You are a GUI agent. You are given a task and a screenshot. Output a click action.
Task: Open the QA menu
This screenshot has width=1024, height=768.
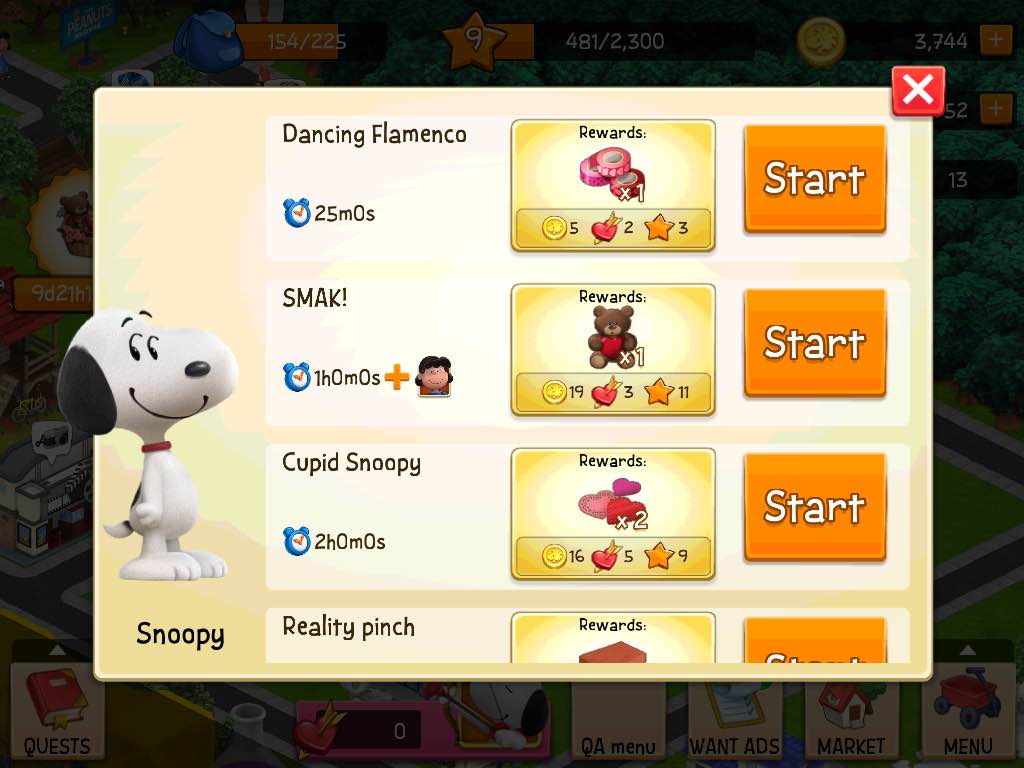(618, 722)
